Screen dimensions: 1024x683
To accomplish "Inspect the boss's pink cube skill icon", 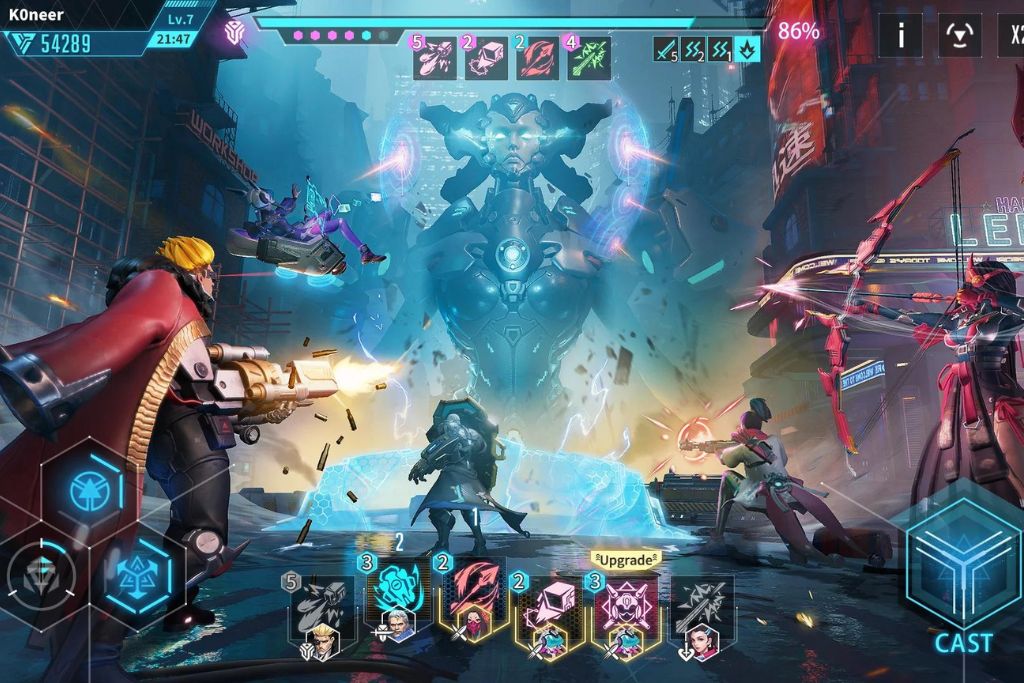I will (487, 58).
